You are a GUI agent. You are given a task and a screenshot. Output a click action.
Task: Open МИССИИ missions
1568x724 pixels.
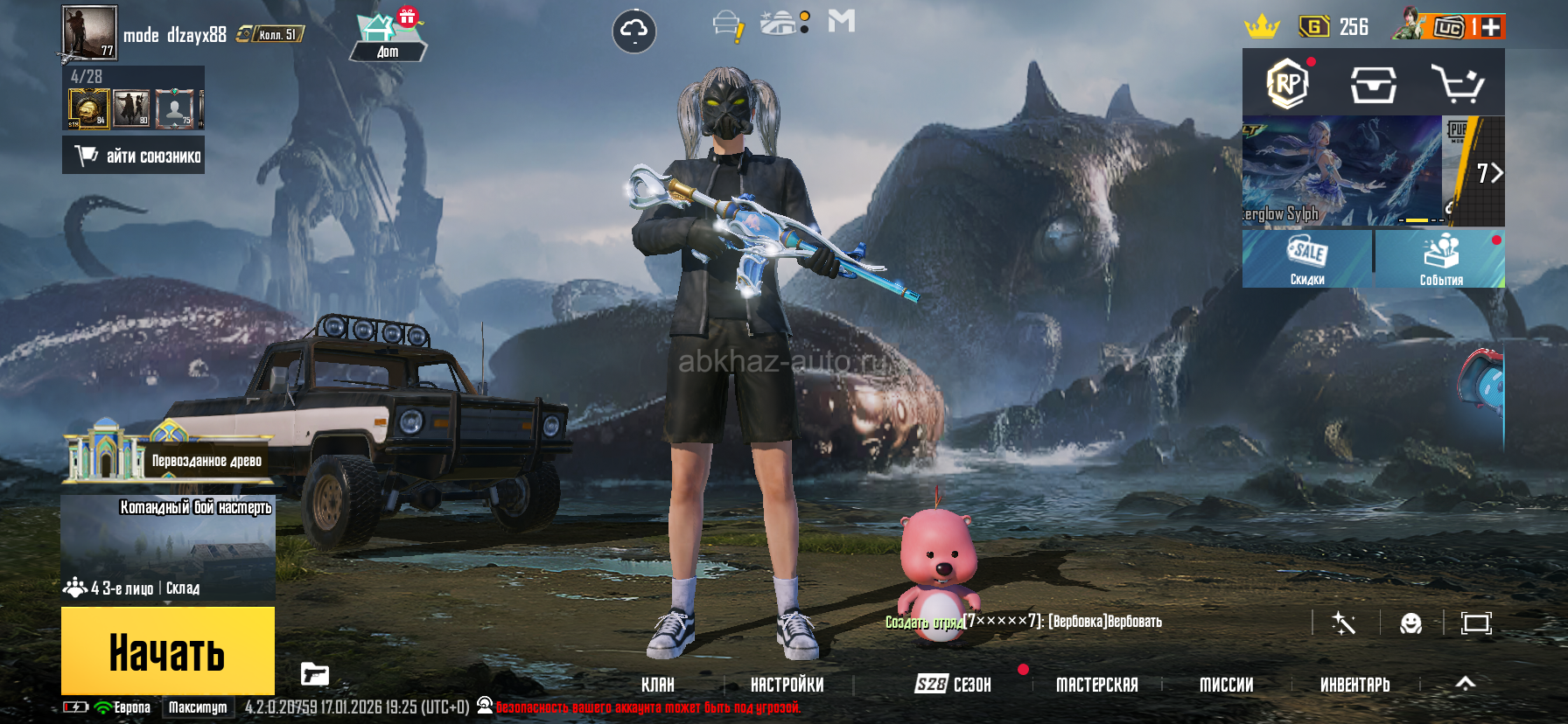click(1226, 685)
